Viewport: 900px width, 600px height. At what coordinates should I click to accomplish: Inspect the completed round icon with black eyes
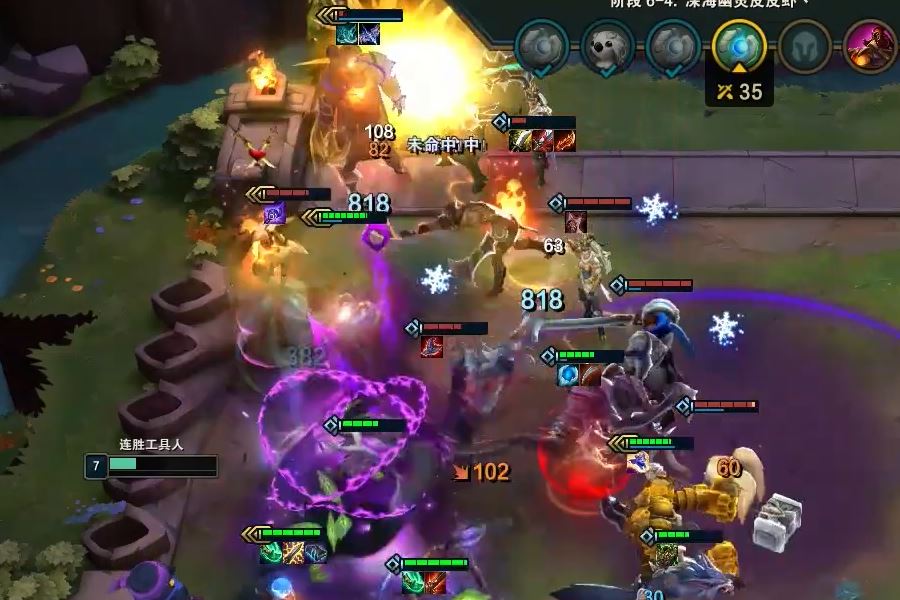coord(607,46)
